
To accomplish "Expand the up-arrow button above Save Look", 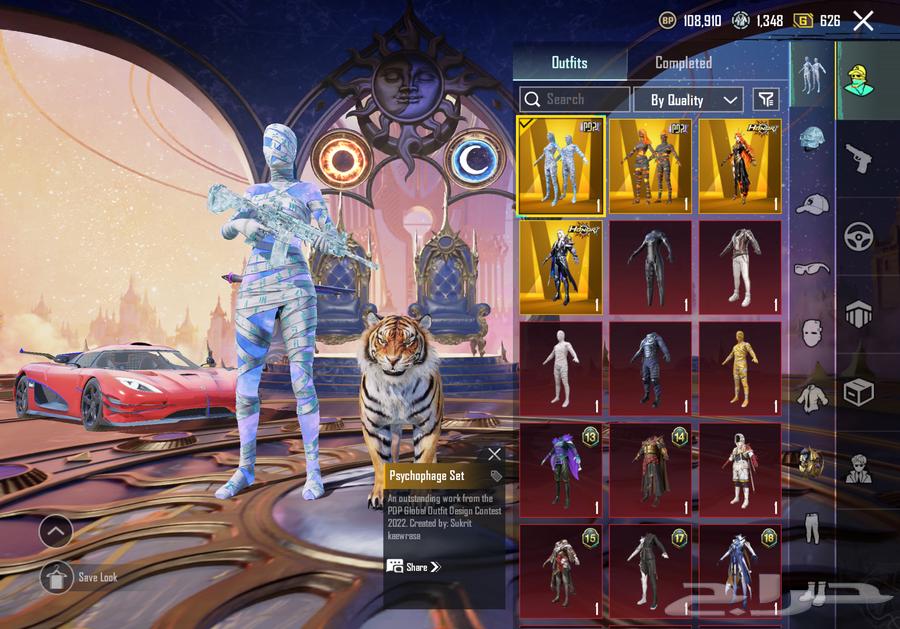I will 56,531.
